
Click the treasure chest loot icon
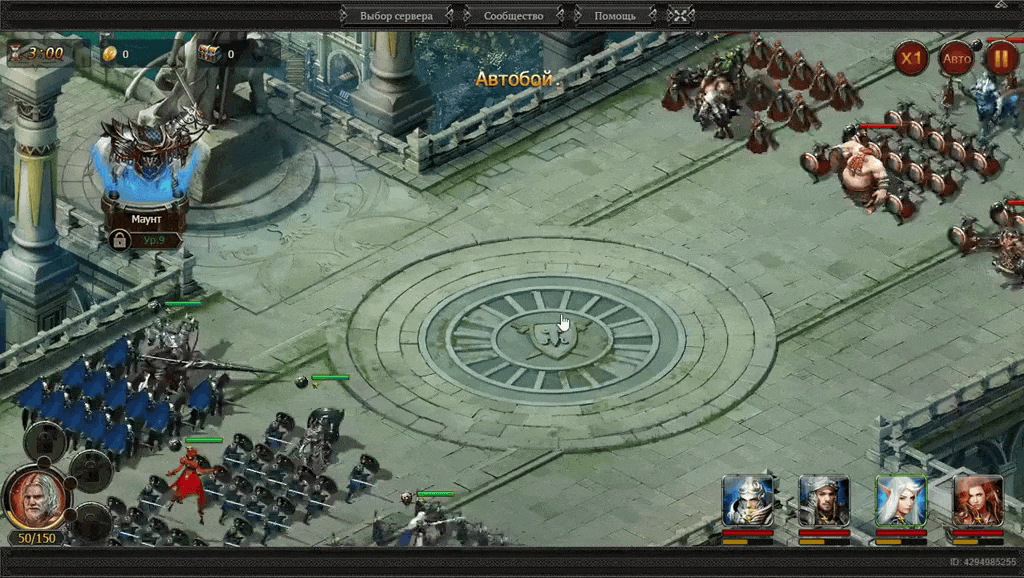tap(209, 54)
